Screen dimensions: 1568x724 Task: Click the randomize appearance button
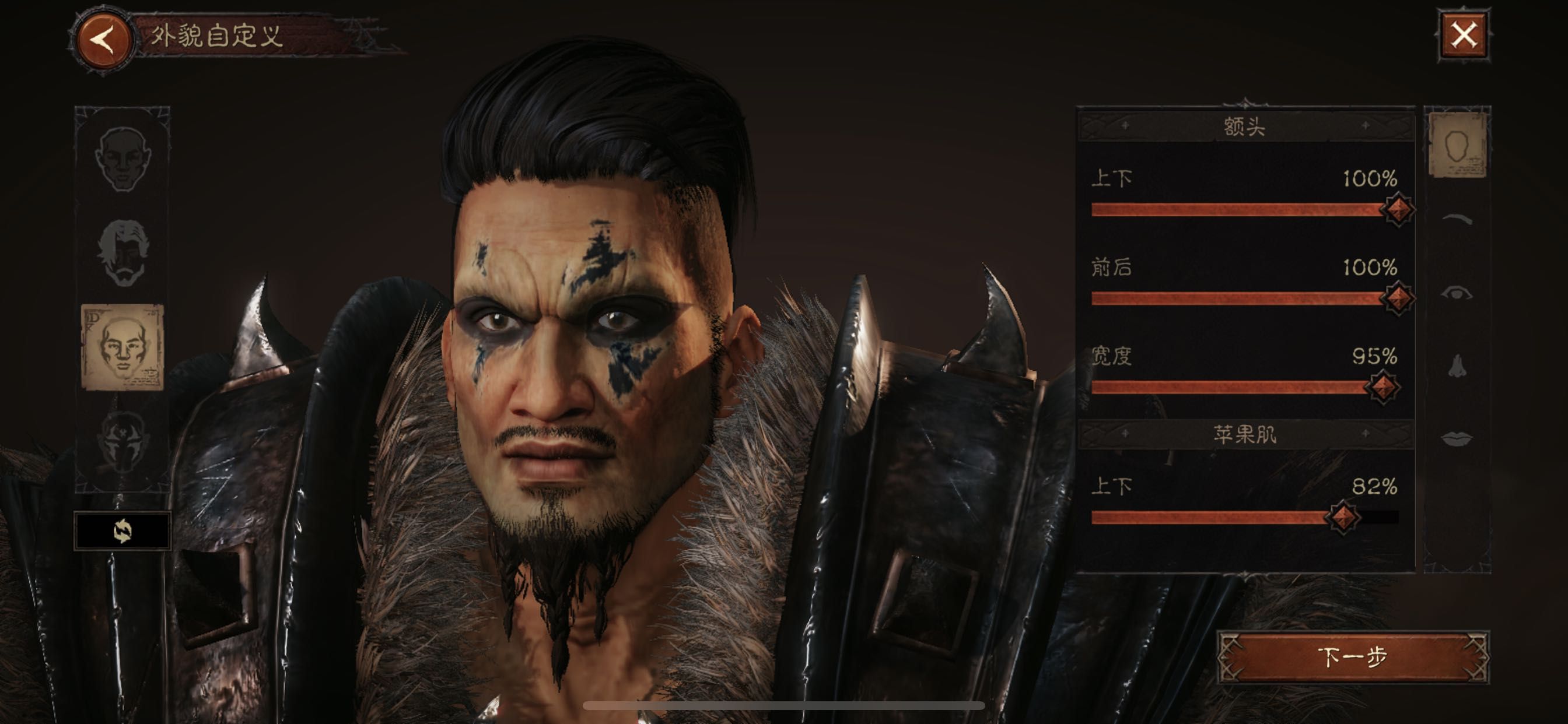tap(123, 531)
